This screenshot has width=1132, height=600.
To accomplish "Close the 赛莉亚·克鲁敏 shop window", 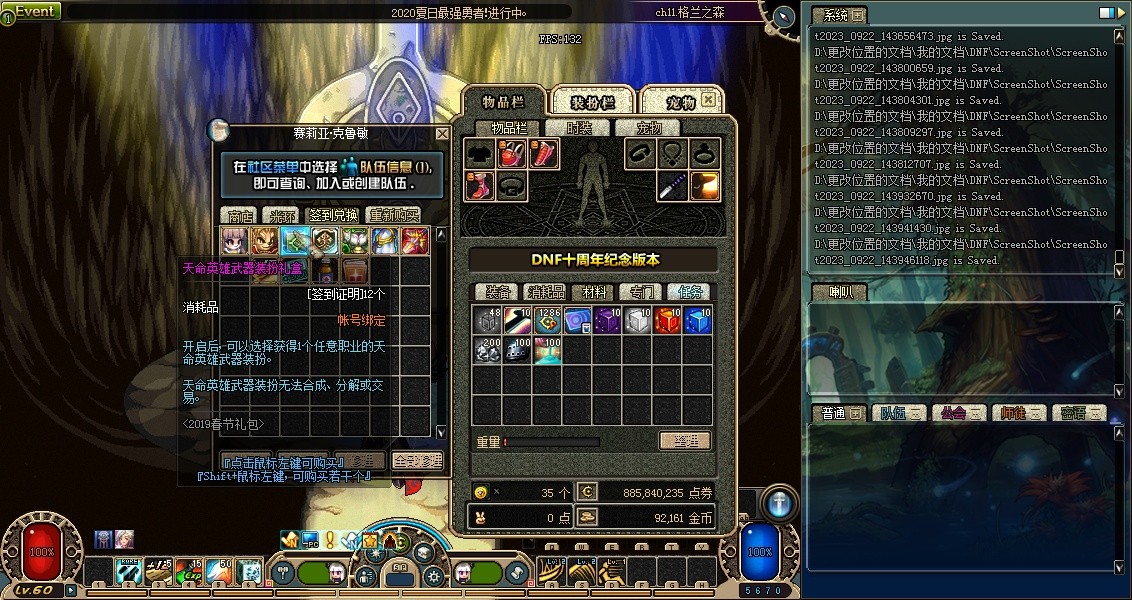I will 442,134.
